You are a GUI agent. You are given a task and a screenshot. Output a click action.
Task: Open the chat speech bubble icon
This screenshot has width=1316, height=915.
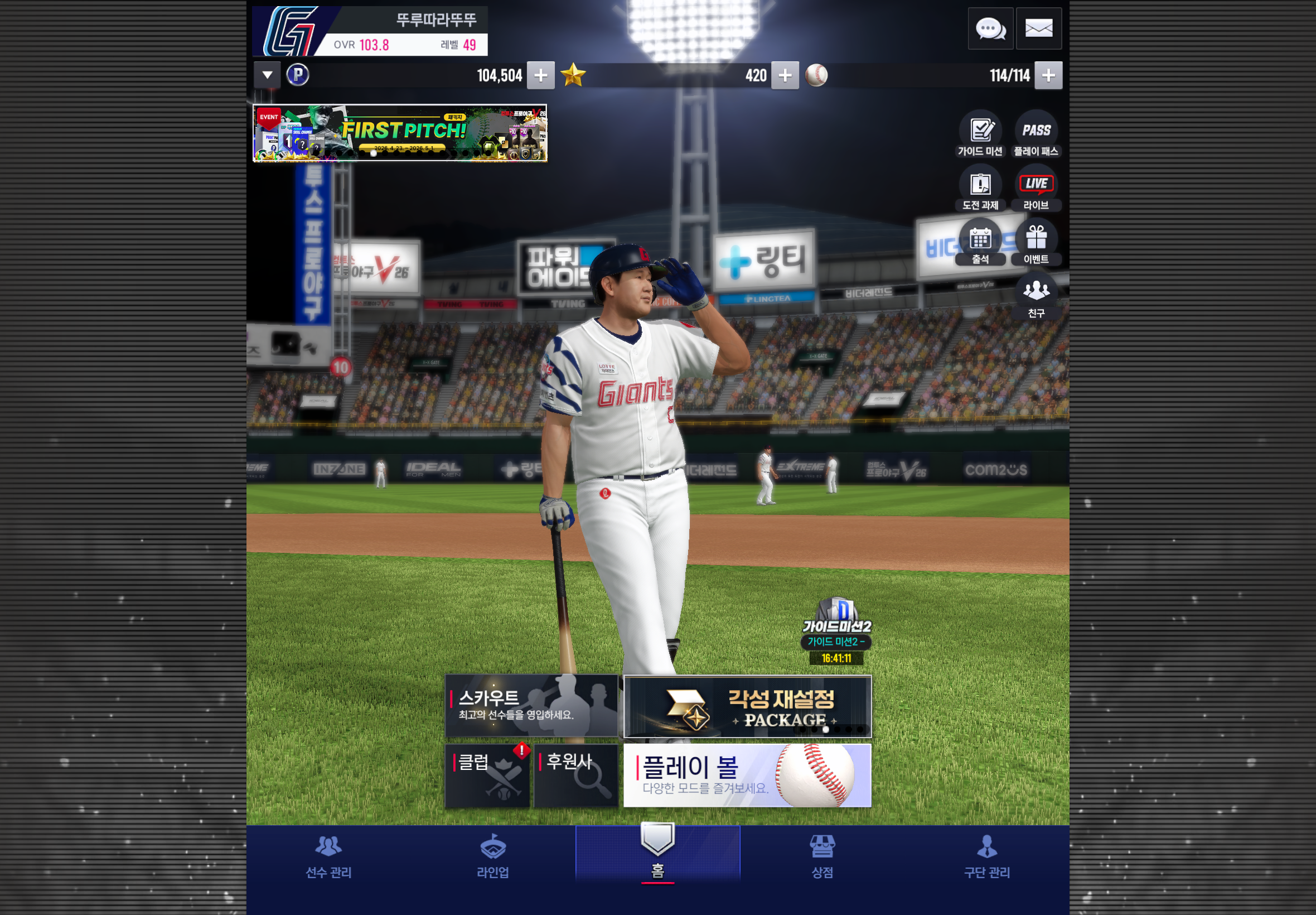(x=990, y=28)
